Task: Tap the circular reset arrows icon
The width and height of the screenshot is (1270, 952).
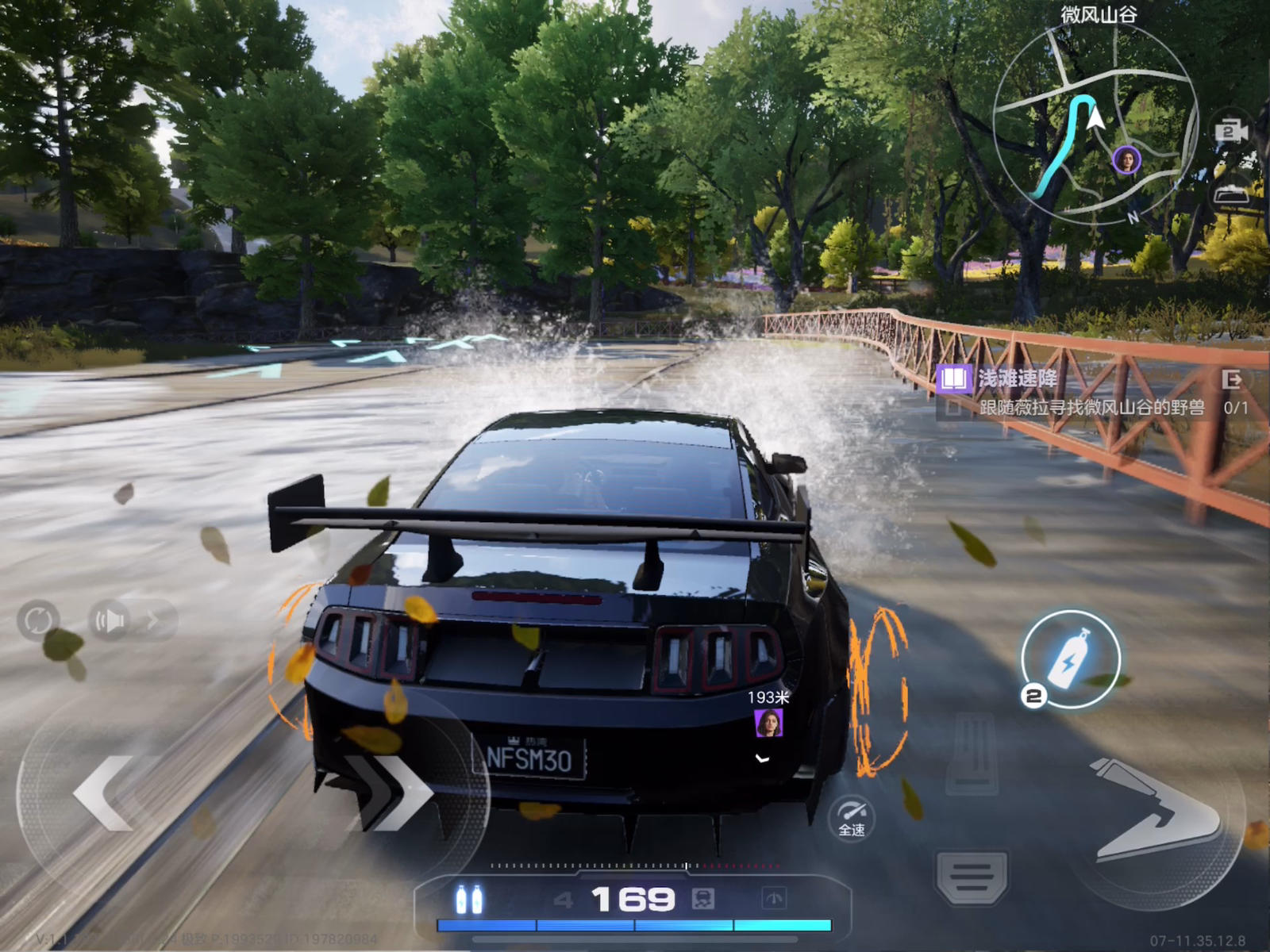Action: (x=37, y=620)
